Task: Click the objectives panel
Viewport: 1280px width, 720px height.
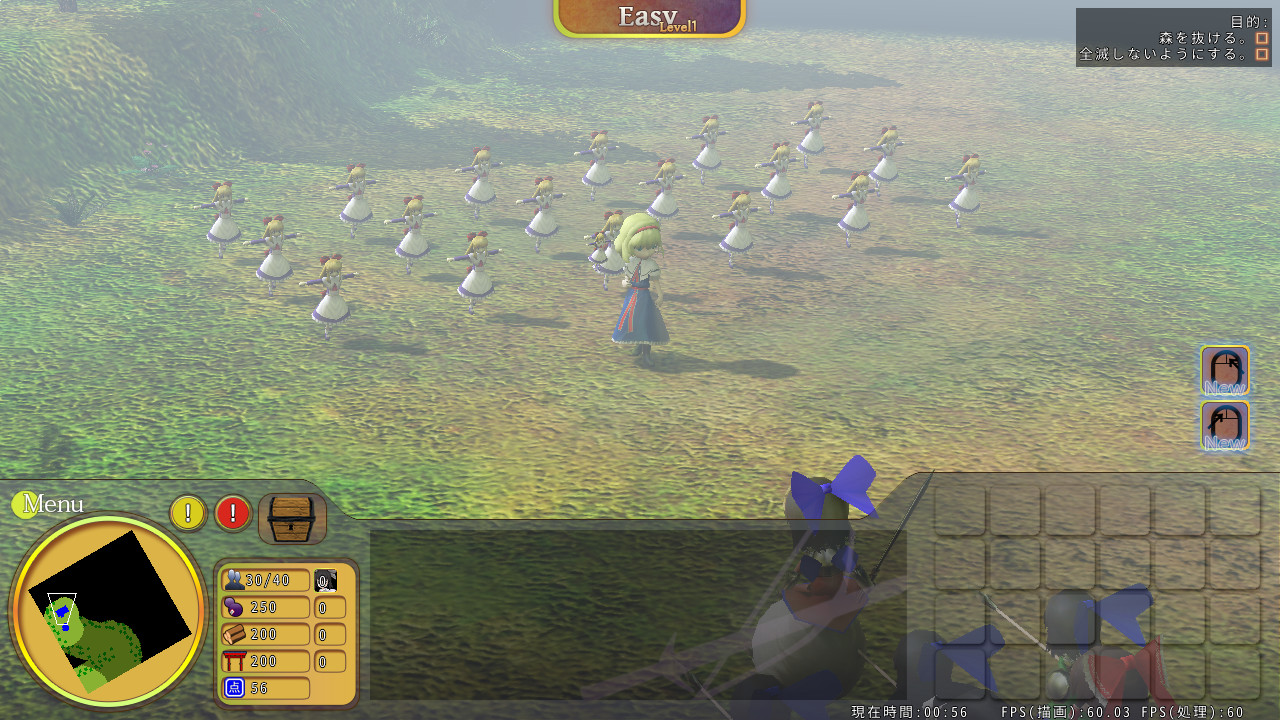Action: [1173, 38]
